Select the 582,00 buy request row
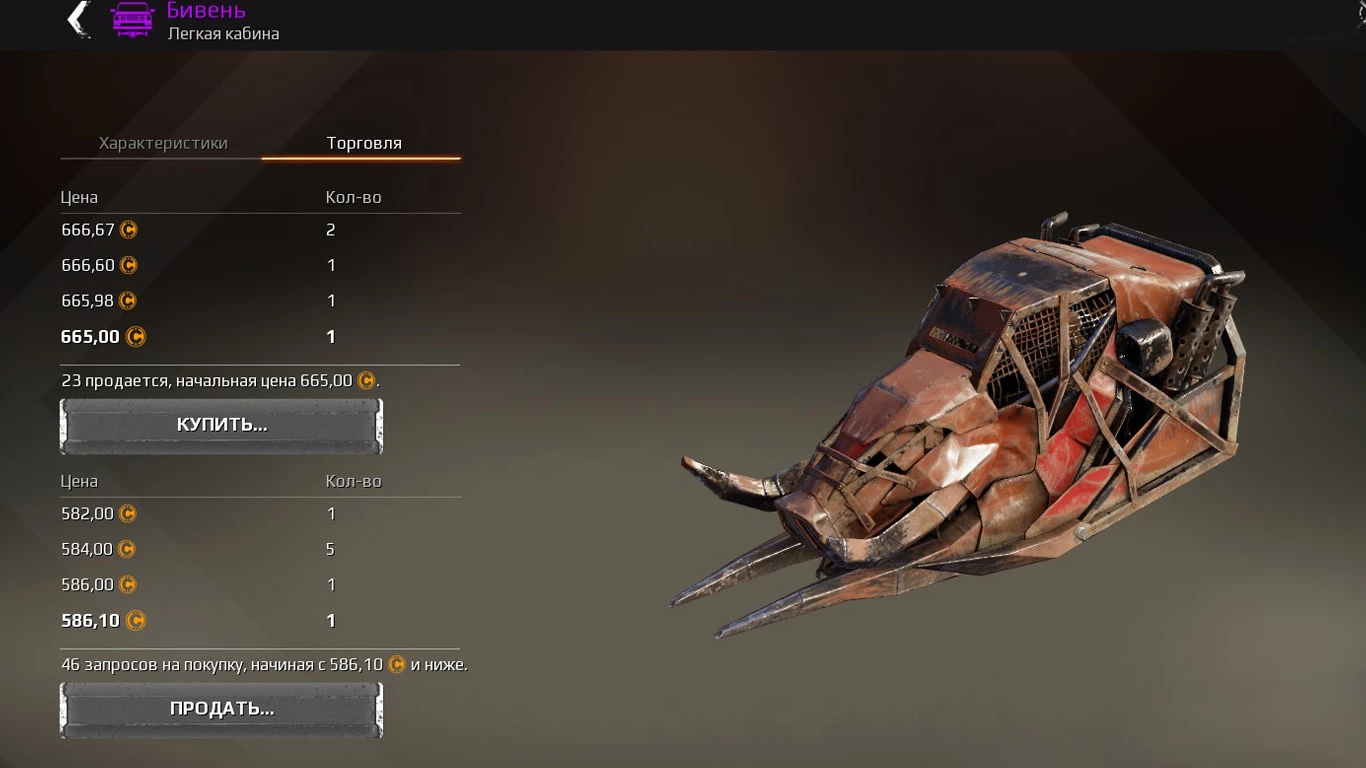Image resolution: width=1366 pixels, height=768 pixels. coord(260,514)
